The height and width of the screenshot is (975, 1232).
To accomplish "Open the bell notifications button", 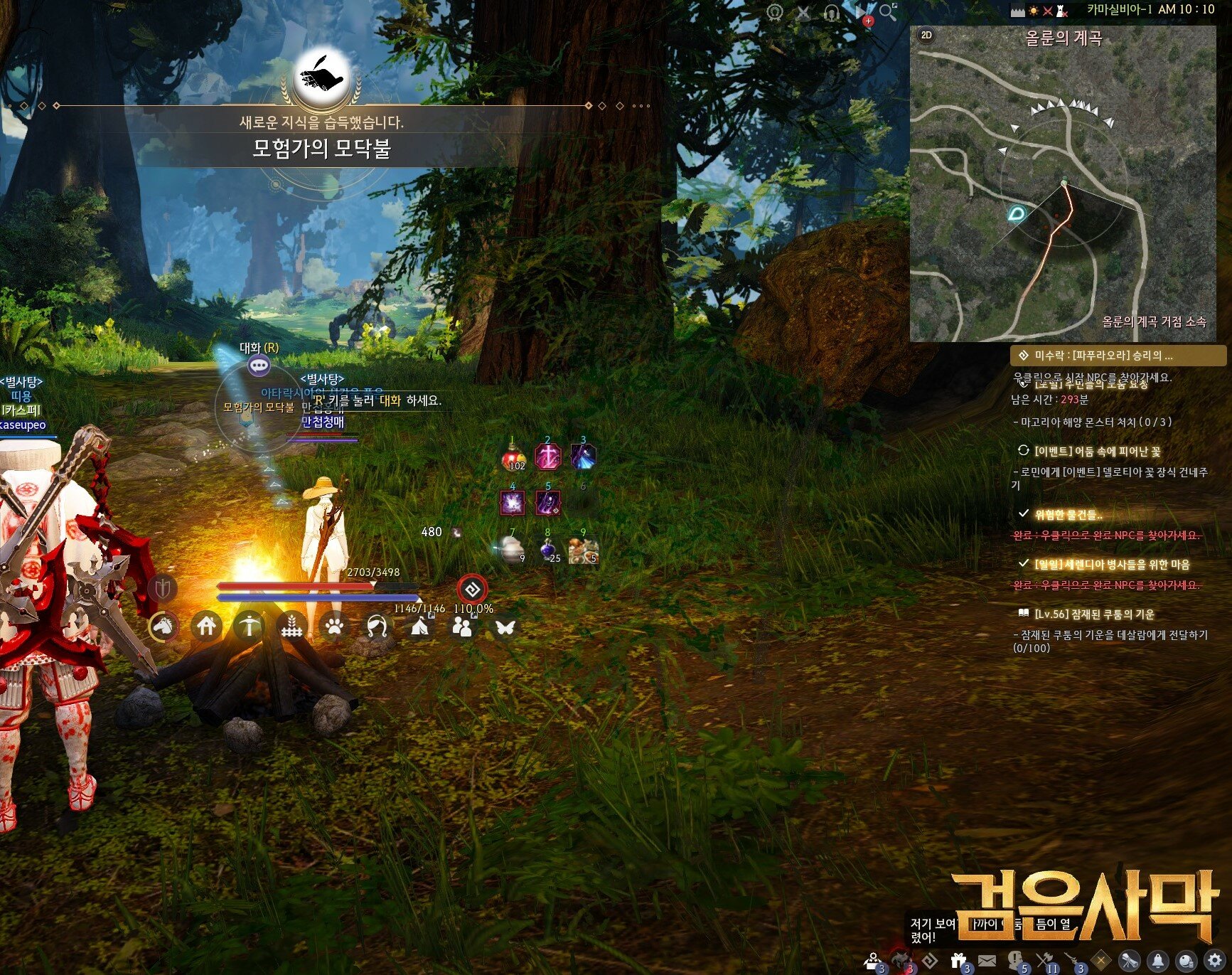I will point(1157,961).
